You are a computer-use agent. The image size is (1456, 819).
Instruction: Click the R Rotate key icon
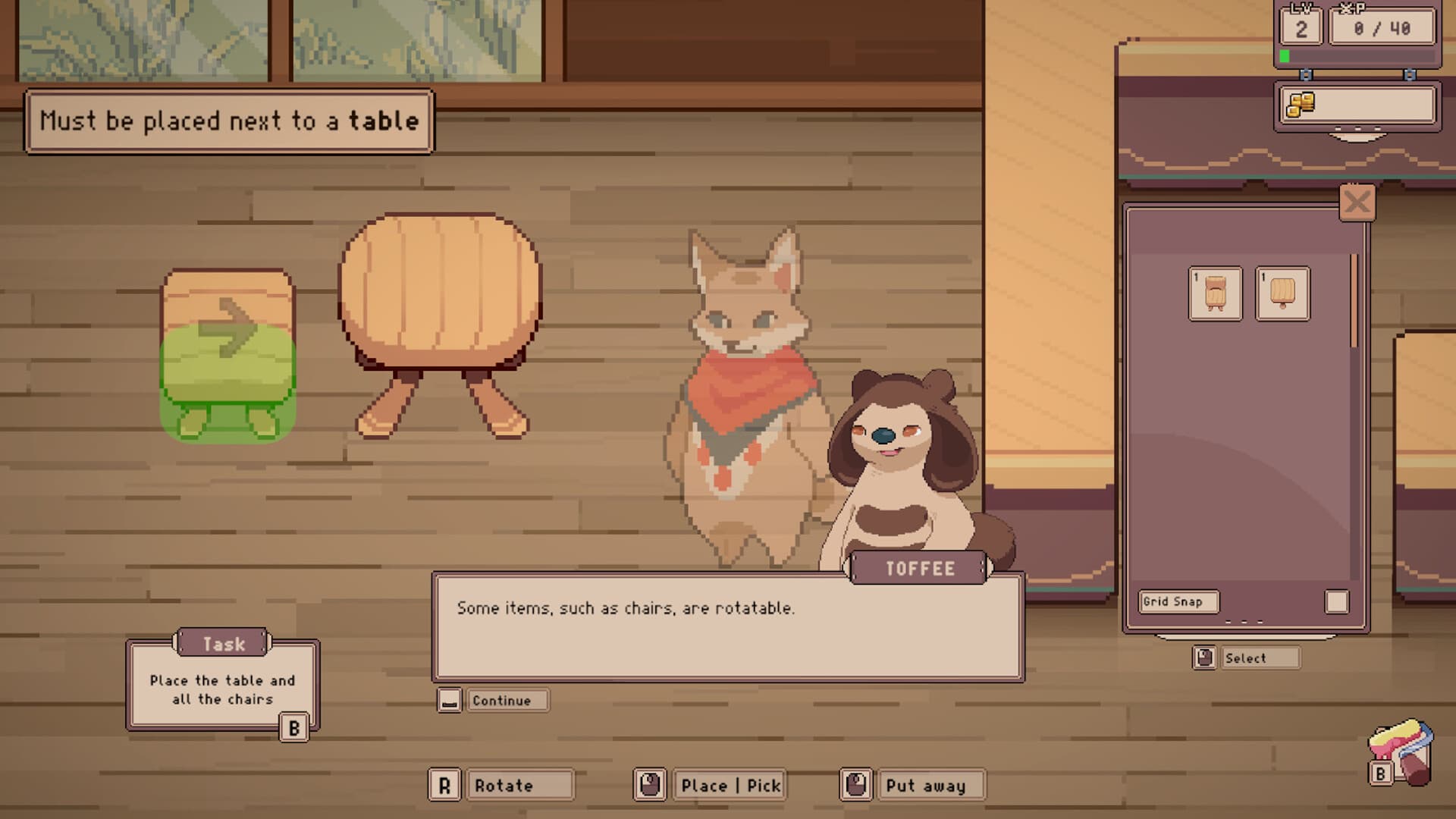click(446, 785)
